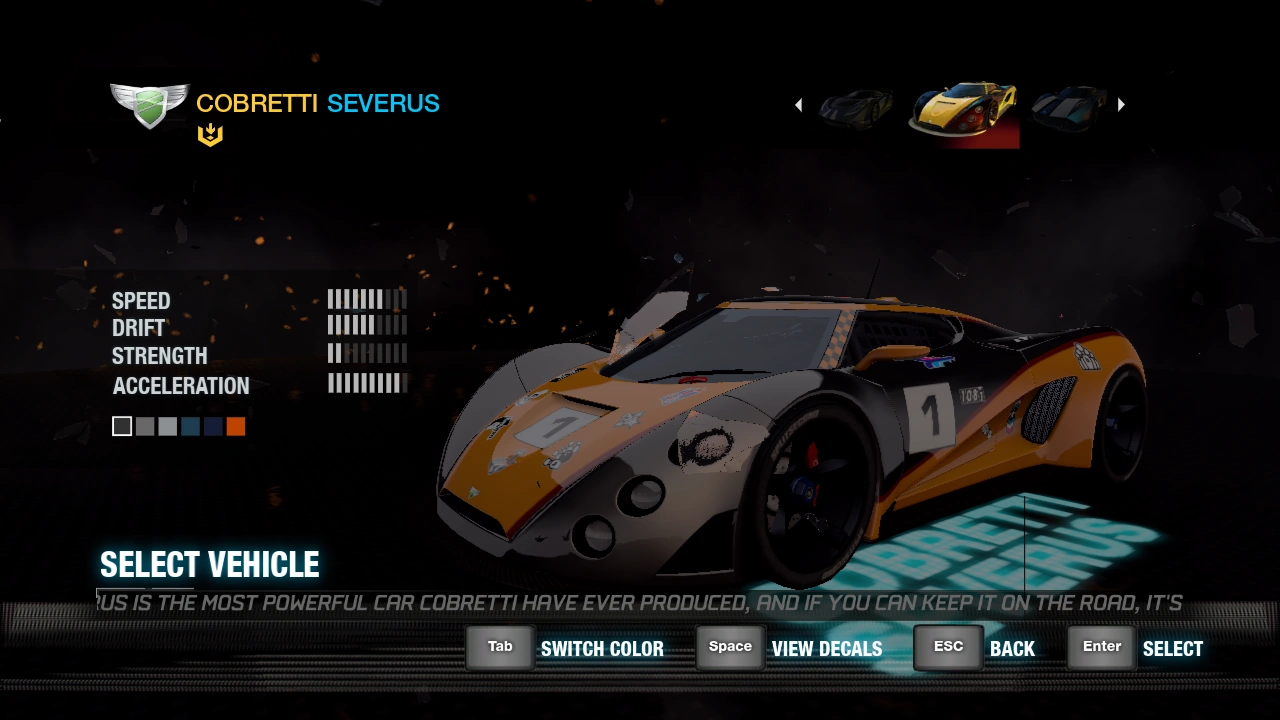This screenshot has width=1280, height=720.
Task: Apply the teal blue color swatch
Action: tap(190, 427)
